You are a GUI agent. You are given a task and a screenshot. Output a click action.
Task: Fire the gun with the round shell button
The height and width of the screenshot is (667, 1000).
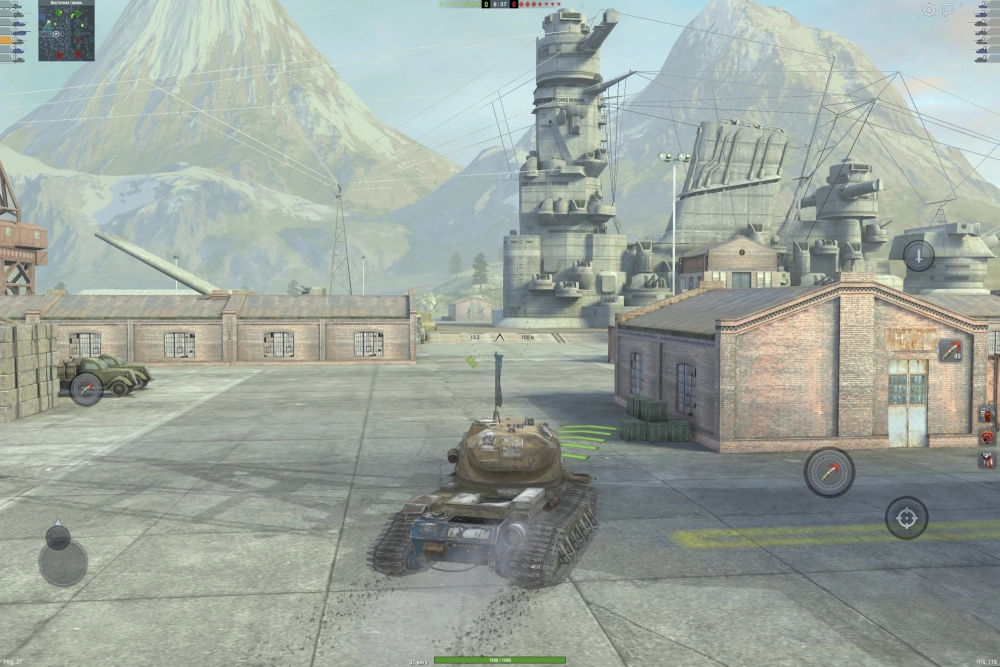pos(829,472)
